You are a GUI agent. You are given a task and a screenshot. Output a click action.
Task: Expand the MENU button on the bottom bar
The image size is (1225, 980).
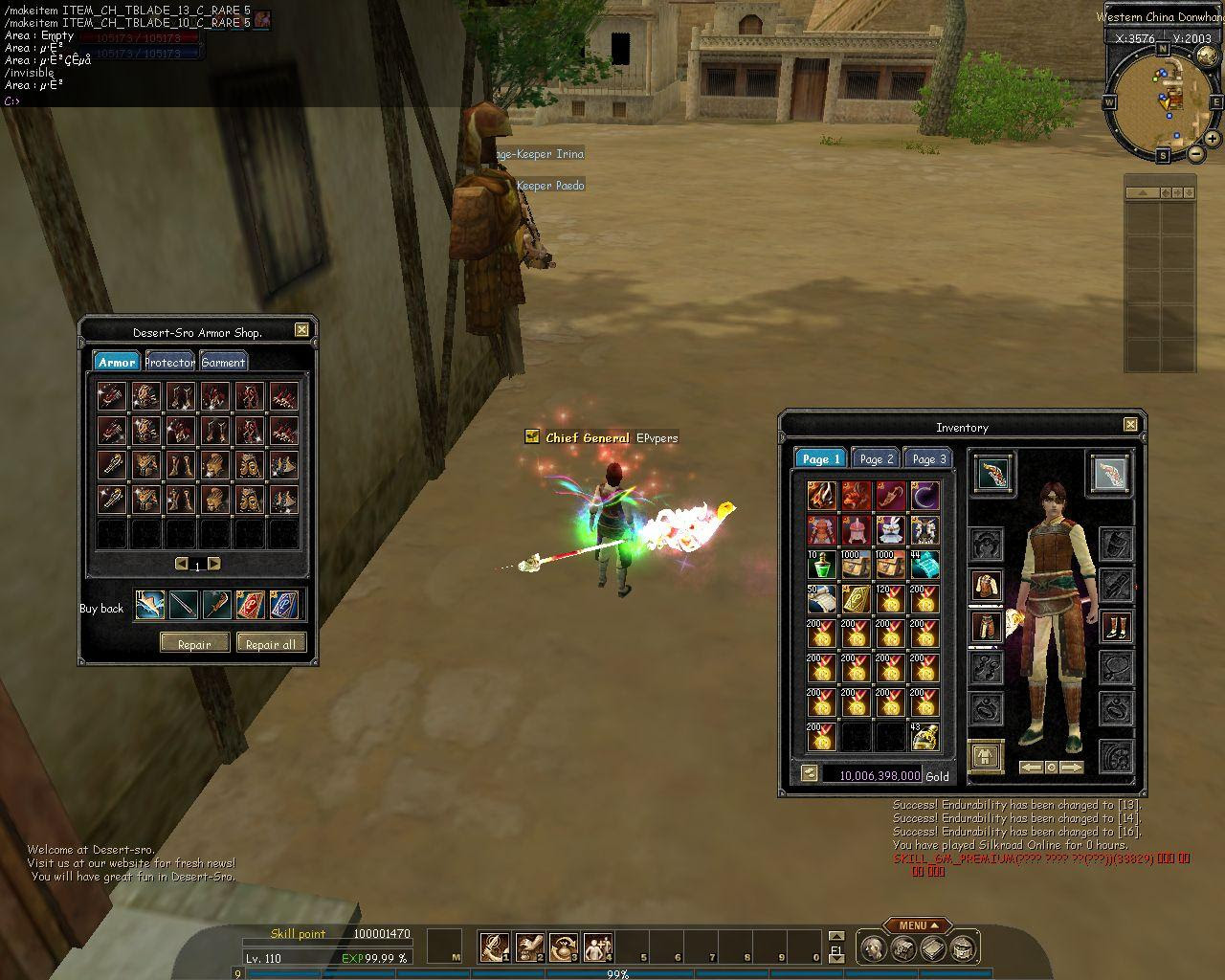pyautogui.click(x=918, y=925)
